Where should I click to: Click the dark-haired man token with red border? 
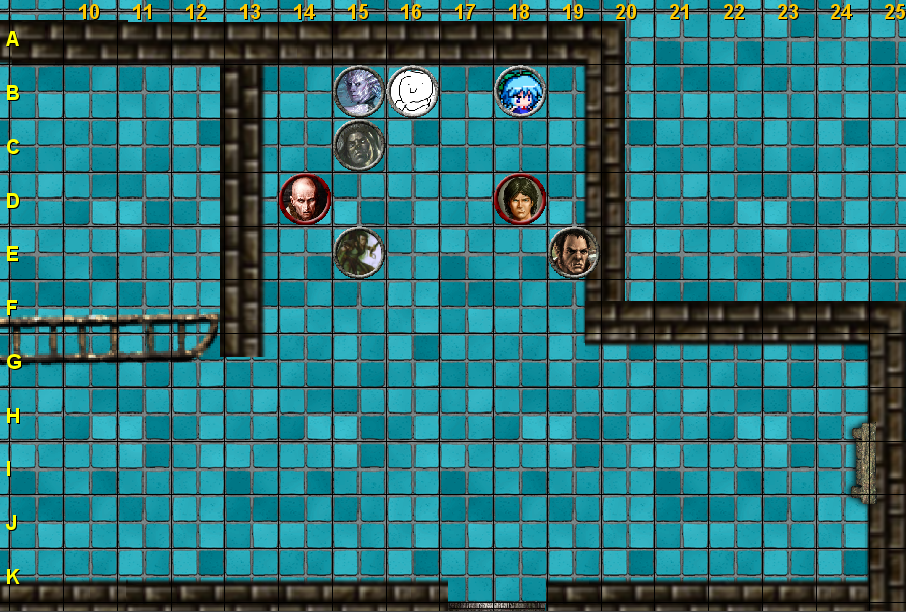point(520,199)
